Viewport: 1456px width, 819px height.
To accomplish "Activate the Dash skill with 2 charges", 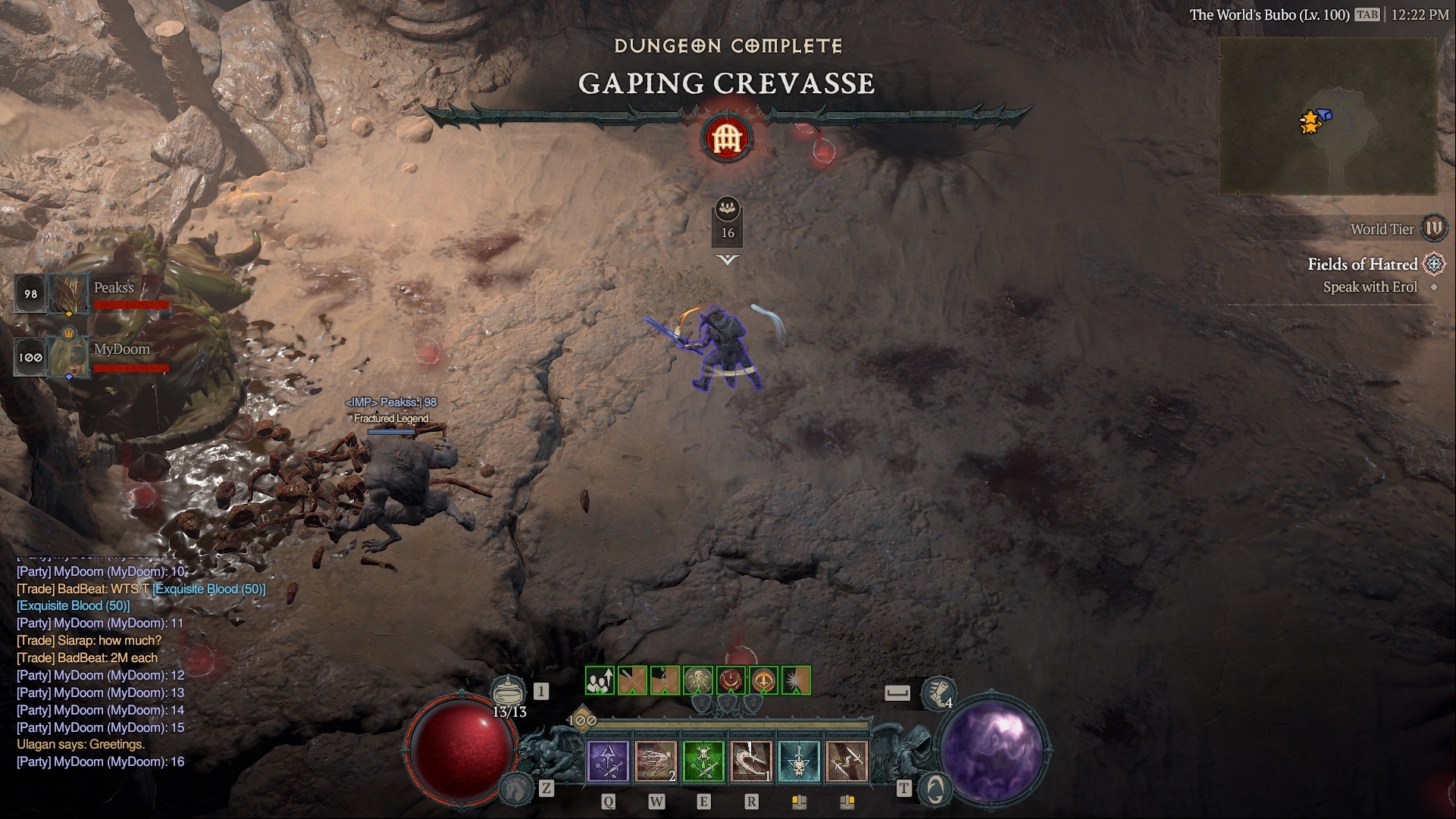I will click(x=656, y=761).
